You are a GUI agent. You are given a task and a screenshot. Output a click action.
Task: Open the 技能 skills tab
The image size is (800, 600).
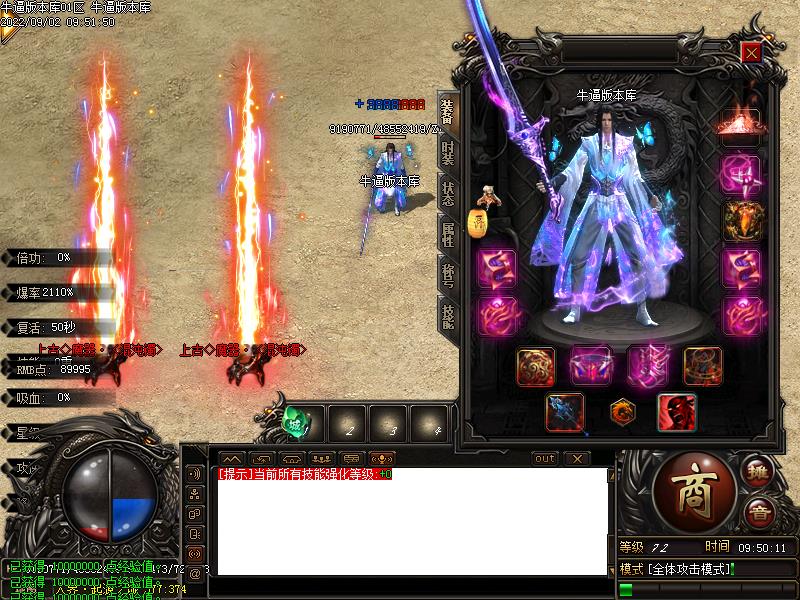tap(447, 315)
